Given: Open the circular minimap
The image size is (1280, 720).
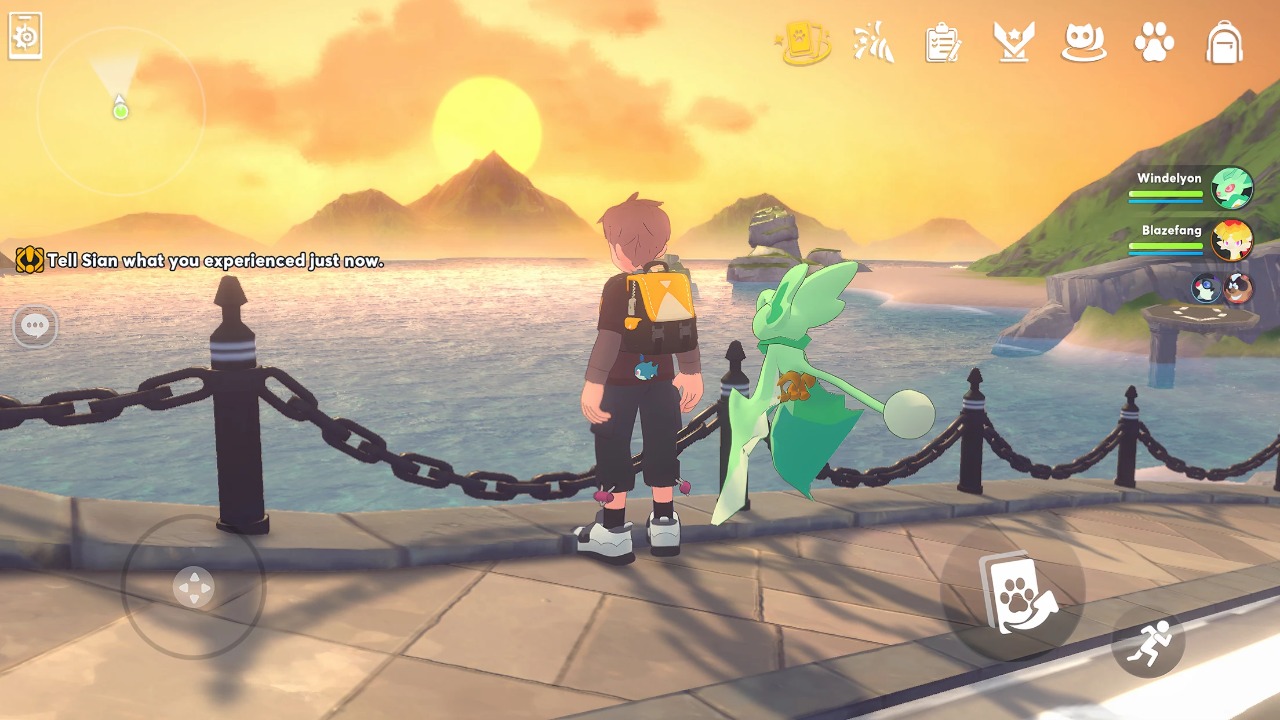Looking at the screenshot, I should (120, 110).
